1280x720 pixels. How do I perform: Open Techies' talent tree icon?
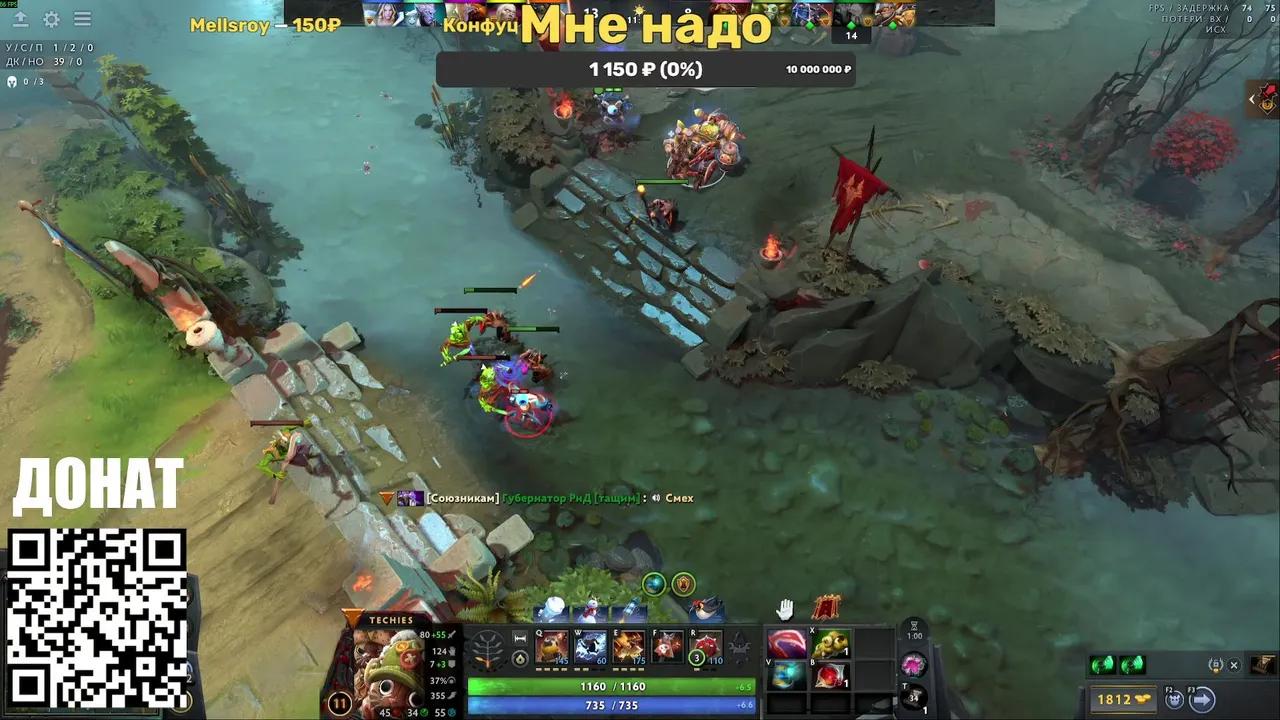(x=487, y=648)
